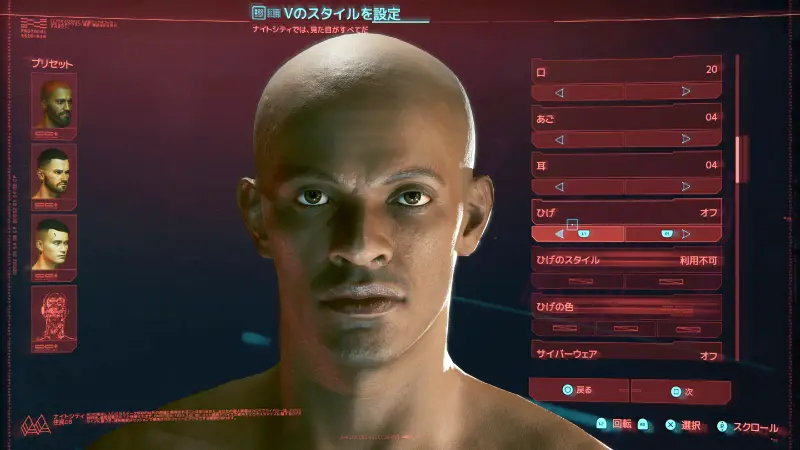The width and height of the screenshot is (800, 450).
Task: Go back with the 戻る button
Action: (579, 389)
